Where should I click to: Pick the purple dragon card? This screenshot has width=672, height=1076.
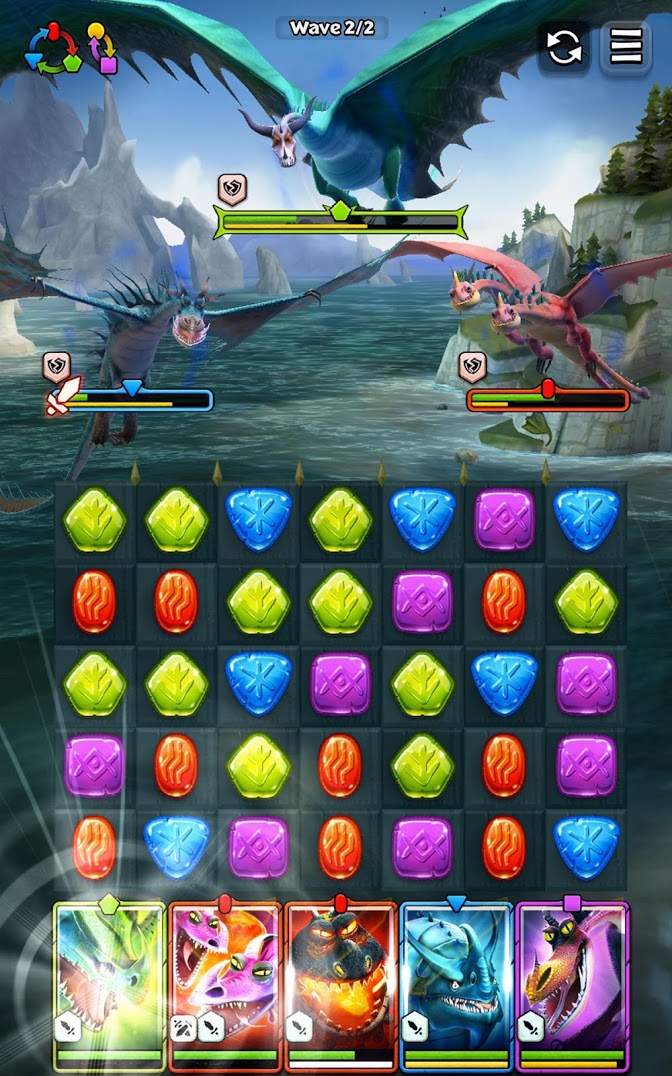coord(572,984)
